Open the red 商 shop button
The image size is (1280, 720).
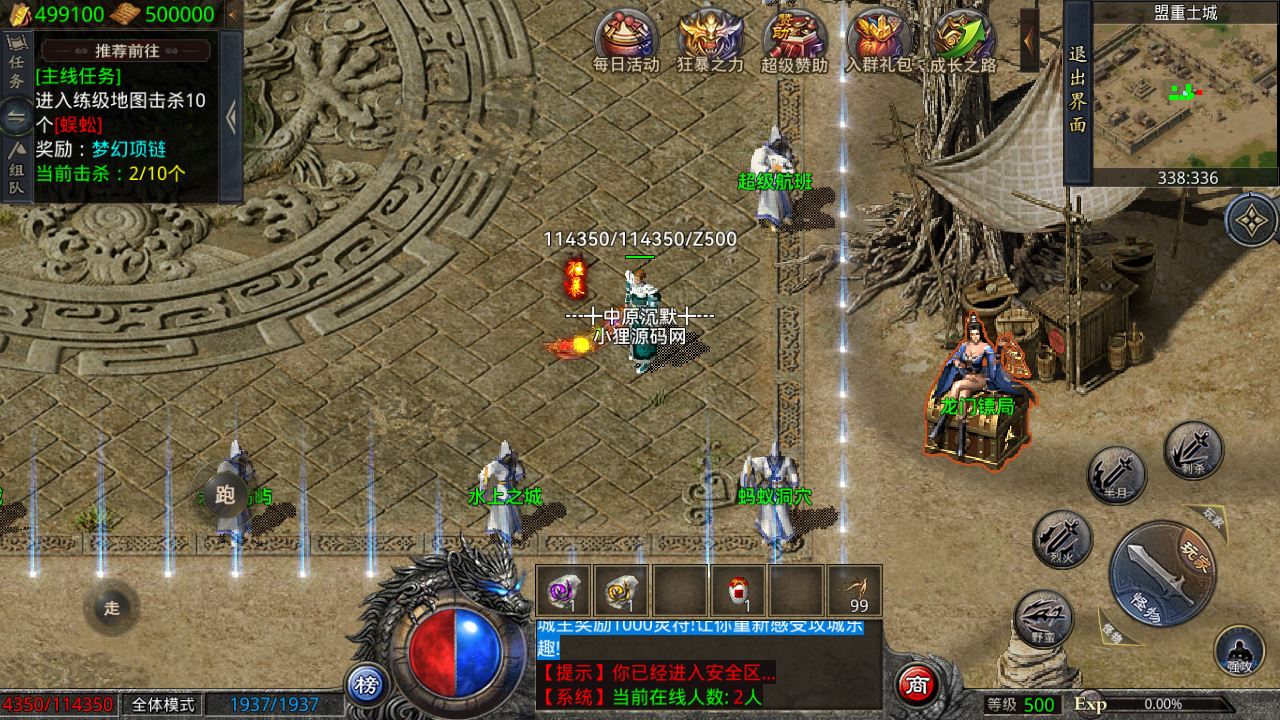[x=916, y=685]
